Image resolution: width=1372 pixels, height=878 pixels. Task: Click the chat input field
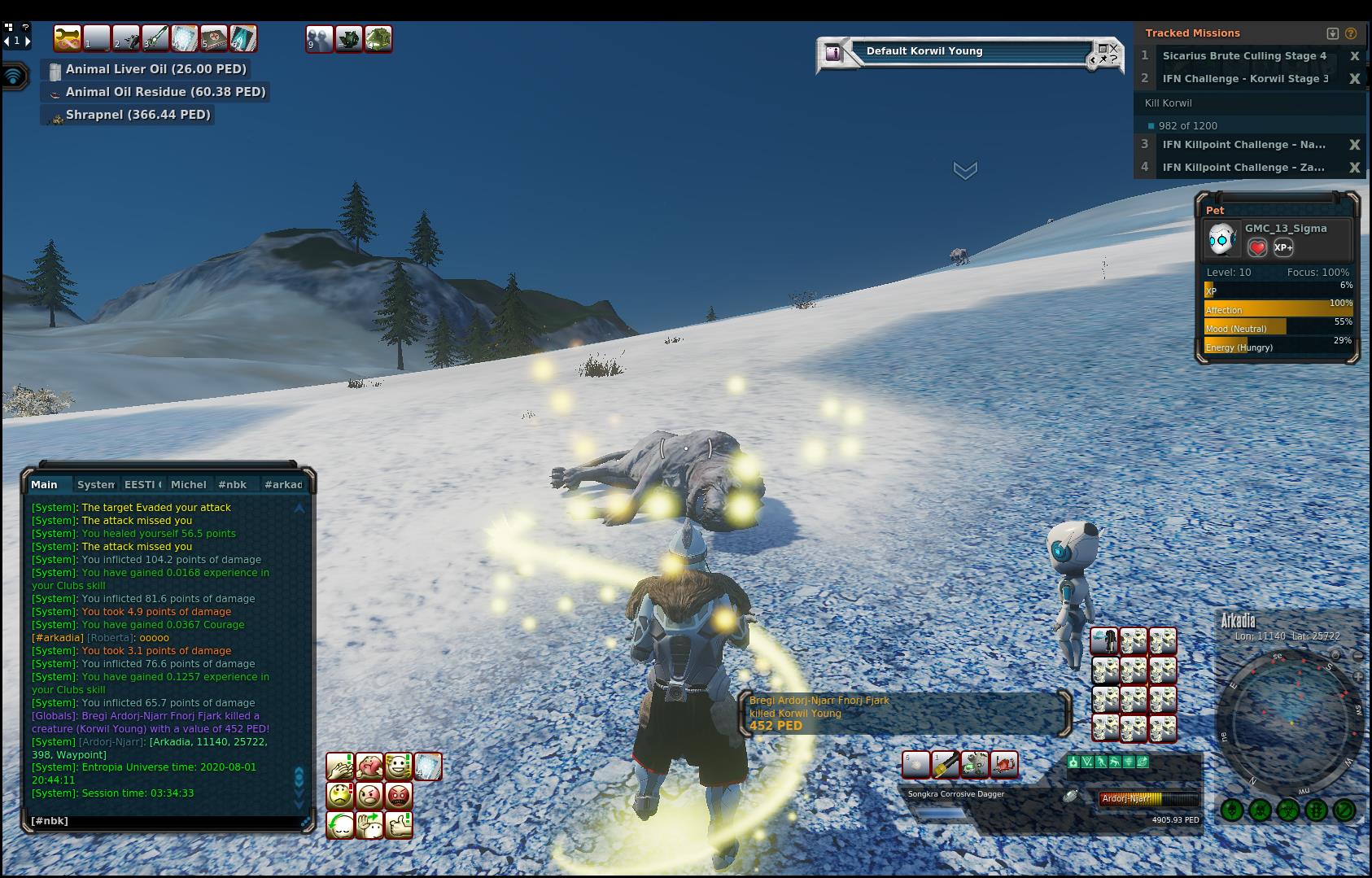[163, 821]
